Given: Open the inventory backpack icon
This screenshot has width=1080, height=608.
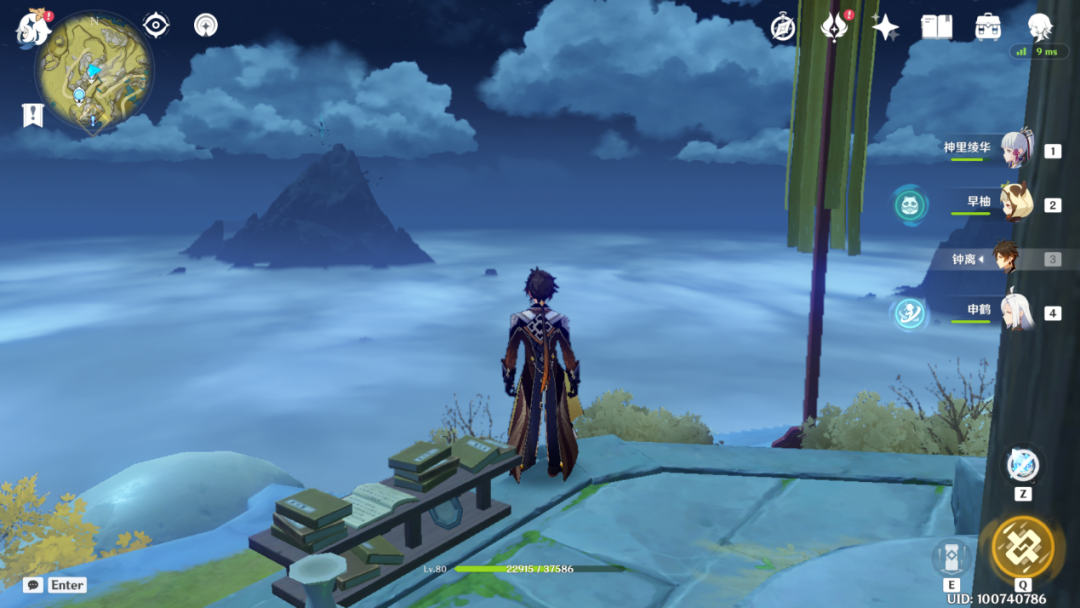Looking at the screenshot, I should pyautogui.click(x=988, y=27).
